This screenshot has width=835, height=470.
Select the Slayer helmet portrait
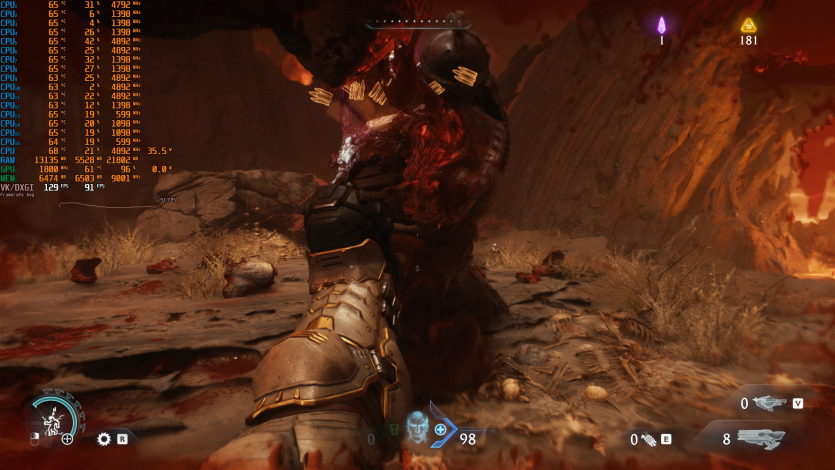tap(417, 424)
